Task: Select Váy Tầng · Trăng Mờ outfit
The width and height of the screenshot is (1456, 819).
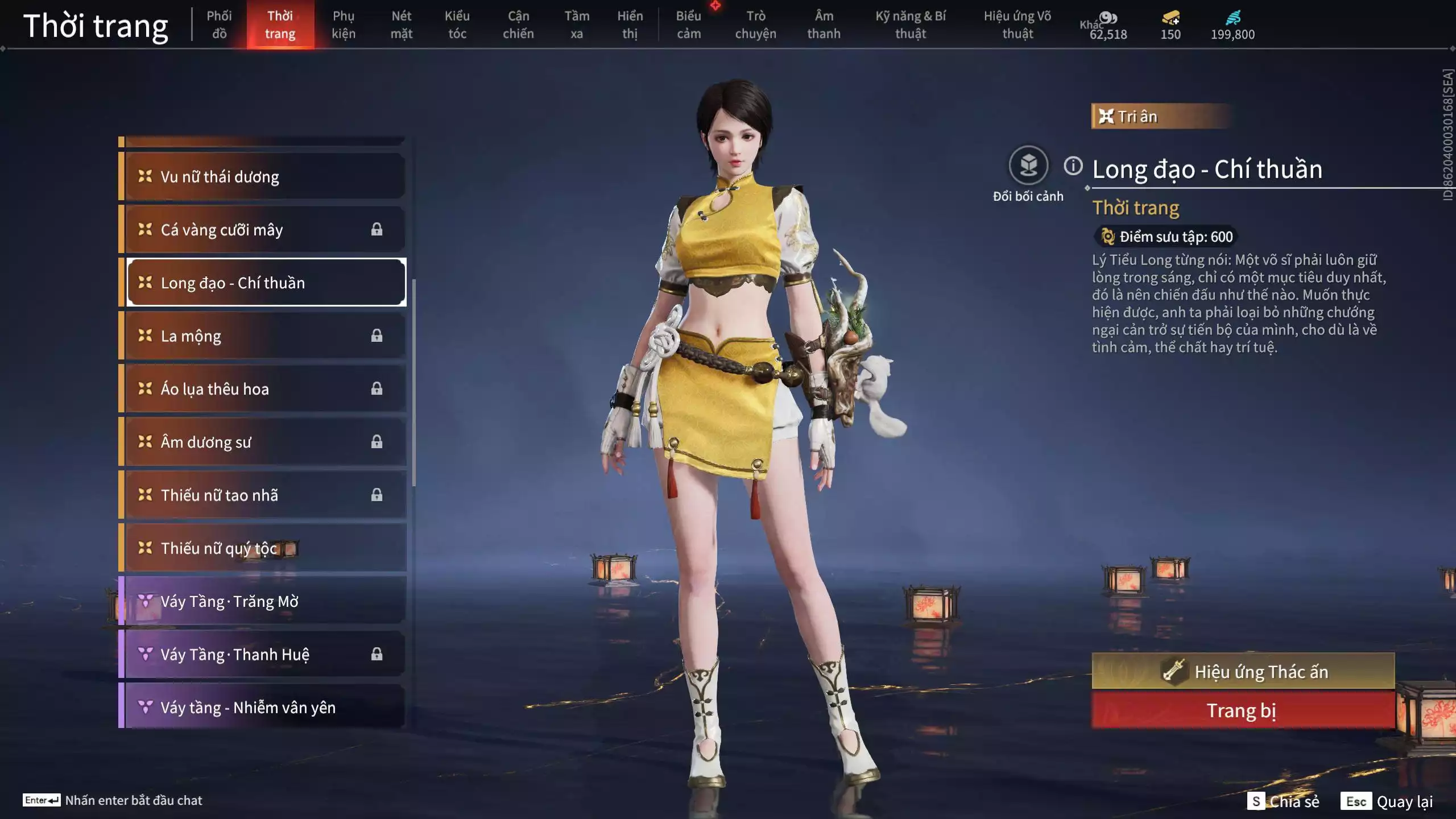Action: (x=264, y=601)
